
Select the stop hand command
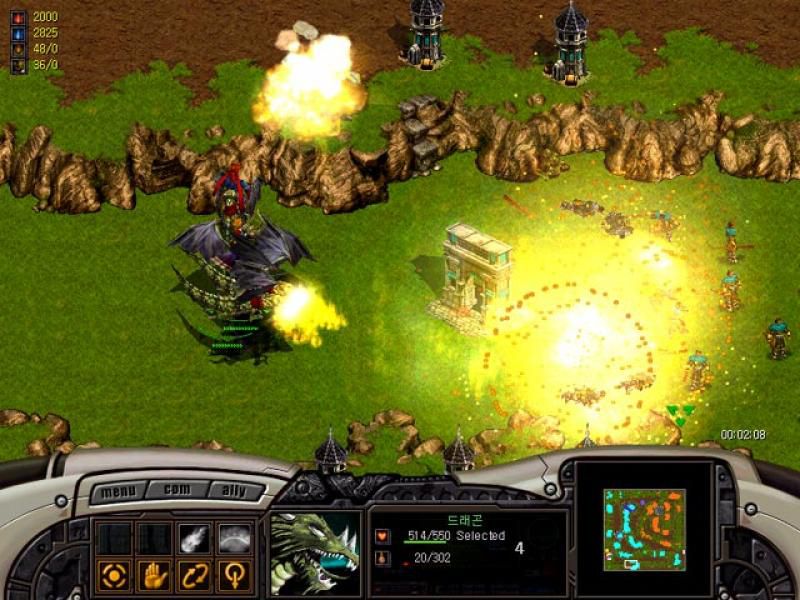click(x=153, y=574)
